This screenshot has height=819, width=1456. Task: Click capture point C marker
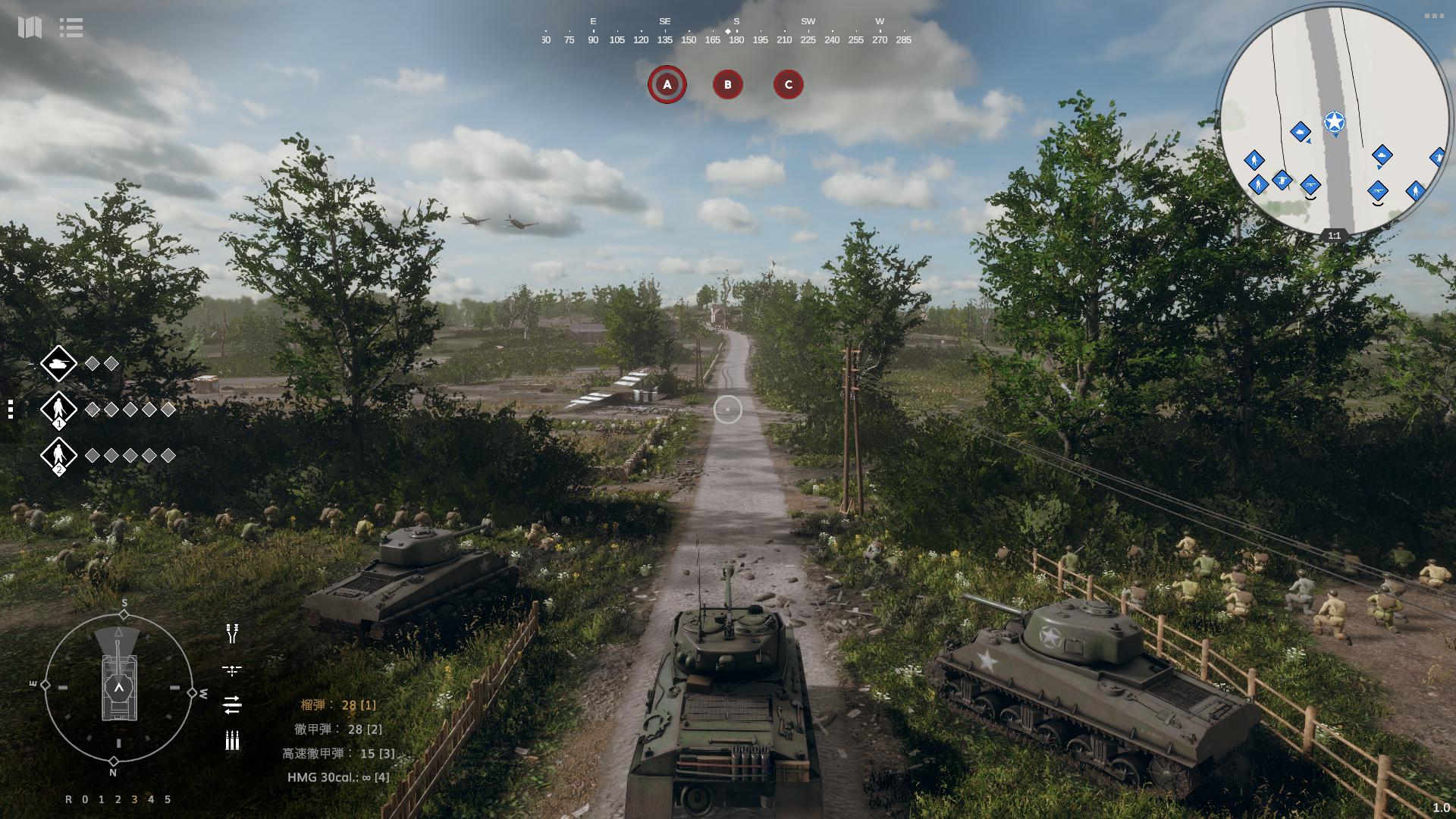click(788, 85)
